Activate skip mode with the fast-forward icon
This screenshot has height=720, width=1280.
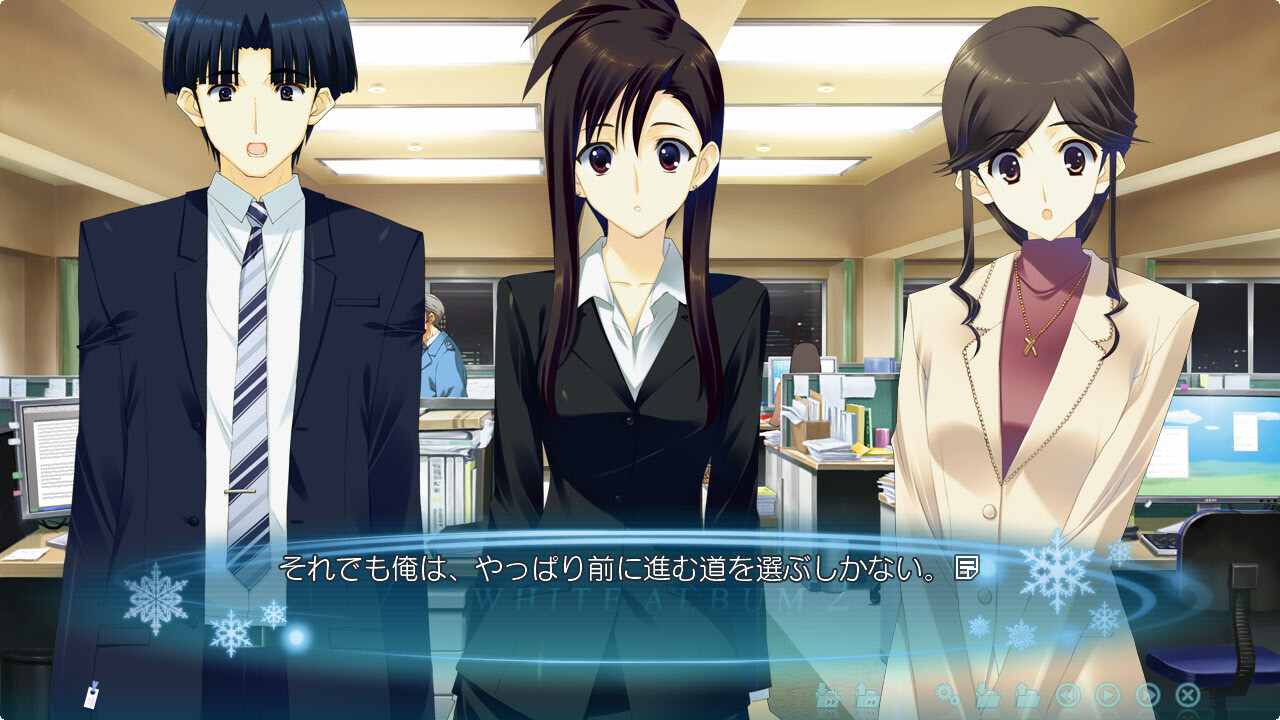coord(1150,695)
